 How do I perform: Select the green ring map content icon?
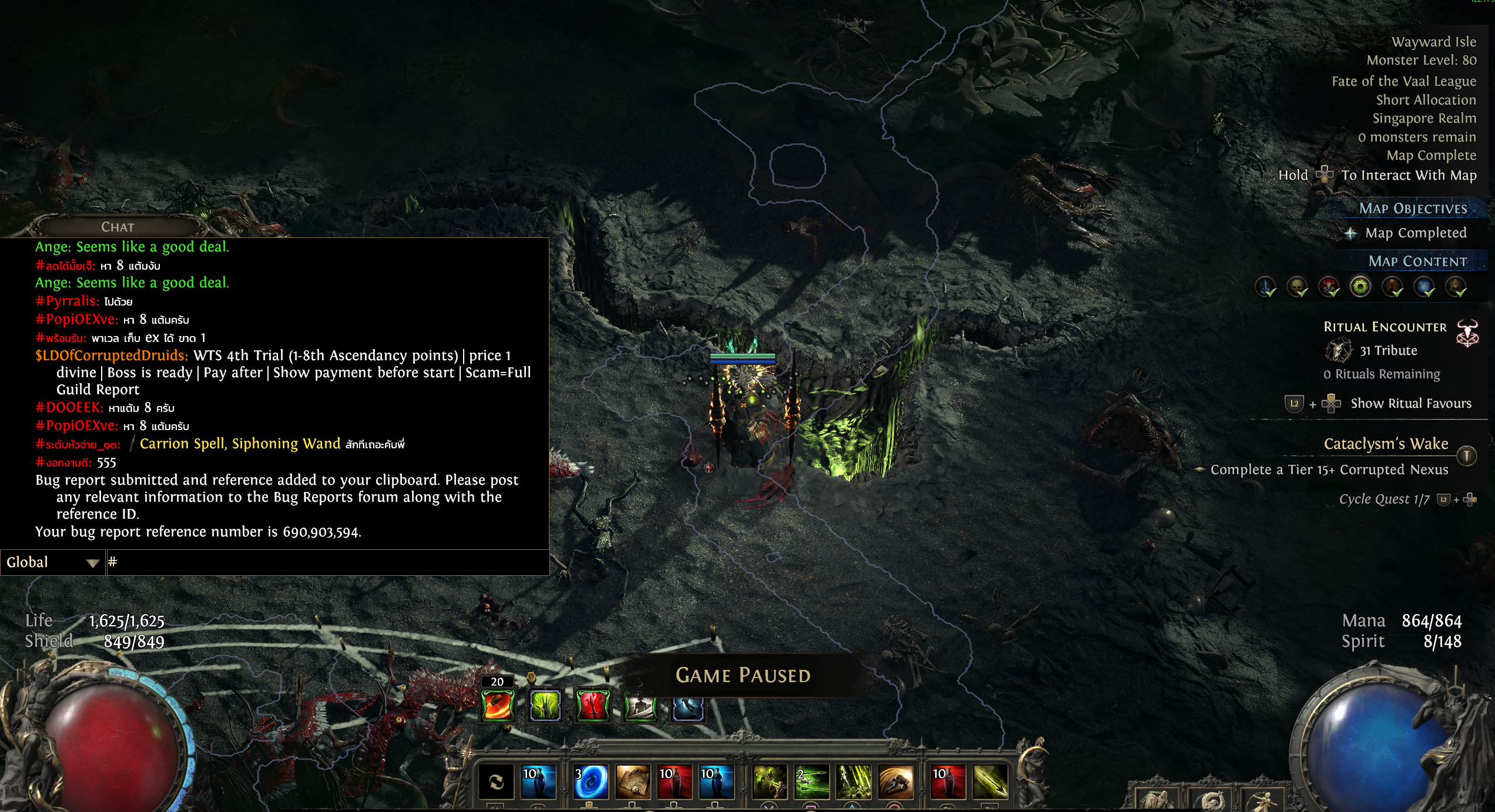[1360, 287]
